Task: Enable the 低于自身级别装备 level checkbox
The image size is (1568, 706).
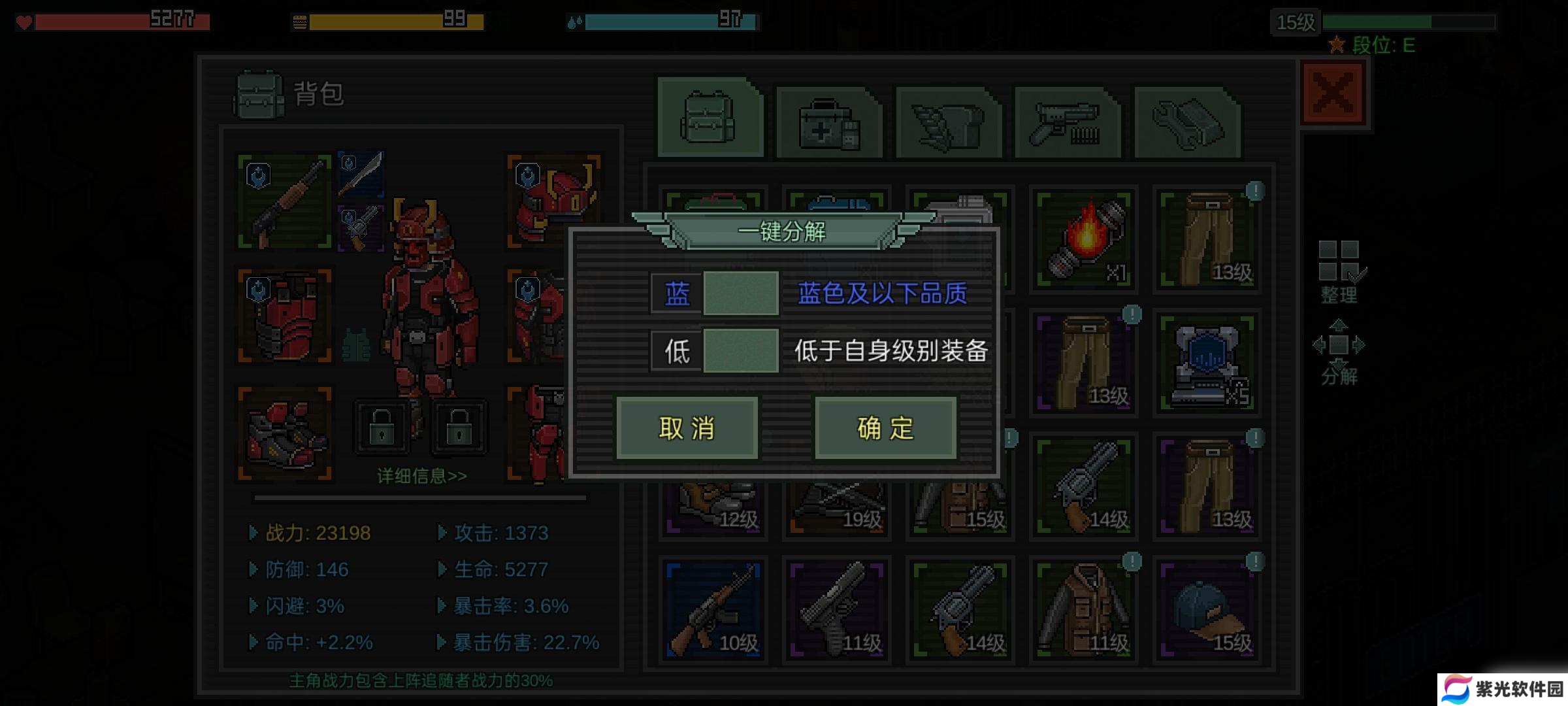Action: tap(741, 351)
